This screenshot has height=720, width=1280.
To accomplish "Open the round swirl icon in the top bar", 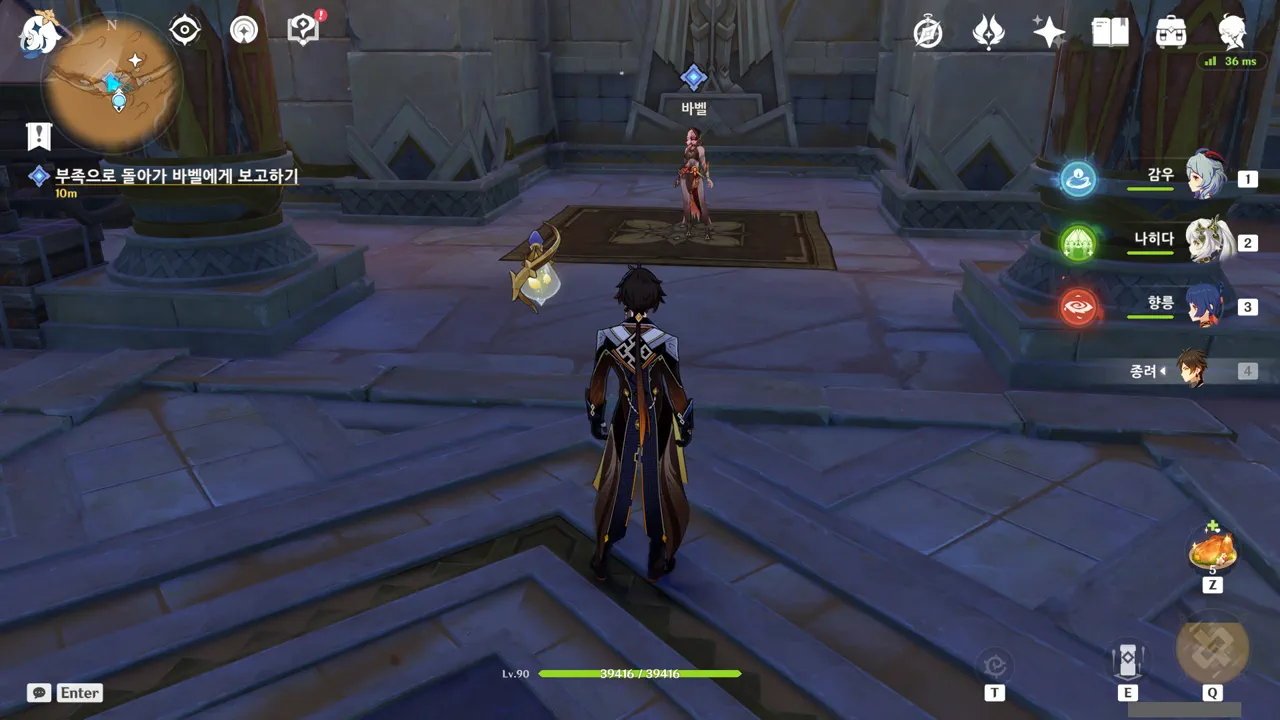I will pos(243,30).
